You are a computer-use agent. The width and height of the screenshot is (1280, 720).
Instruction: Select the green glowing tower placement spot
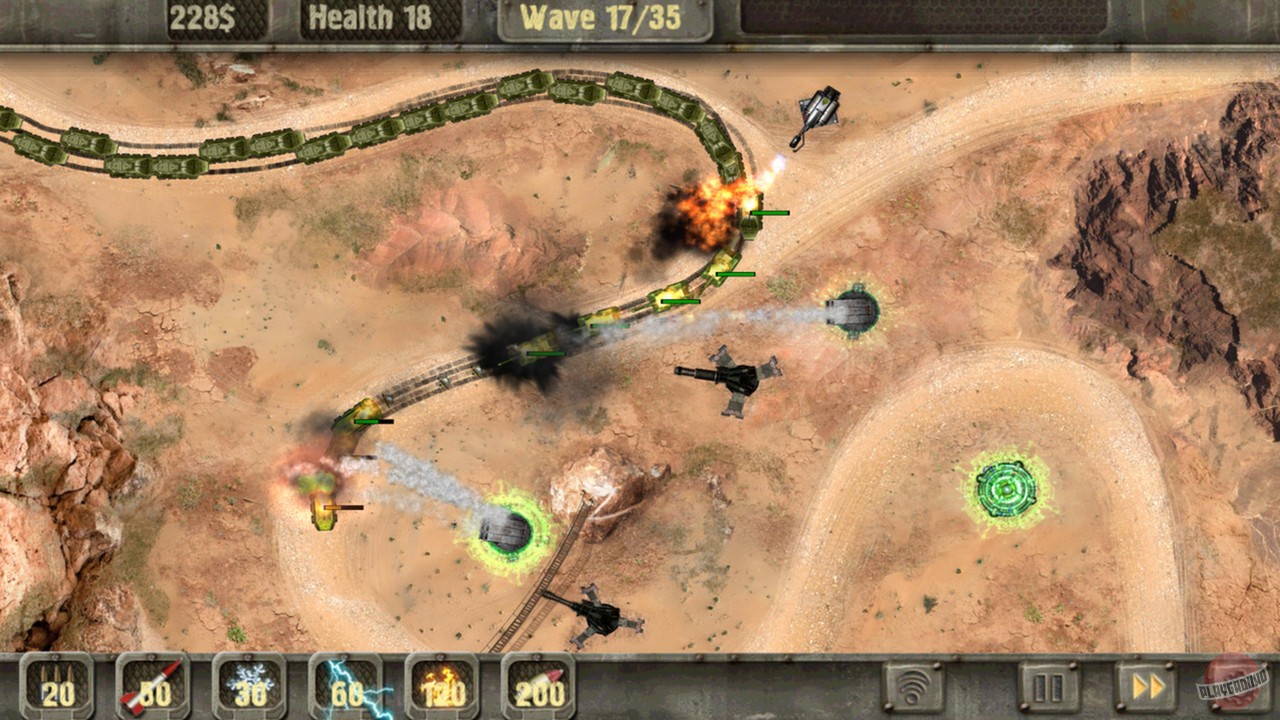(x=1006, y=490)
